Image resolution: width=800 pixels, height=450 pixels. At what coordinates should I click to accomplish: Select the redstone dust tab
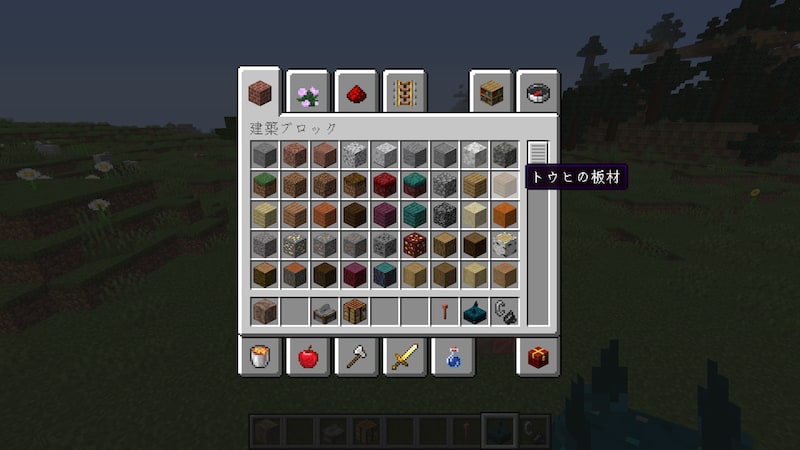pos(358,94)
